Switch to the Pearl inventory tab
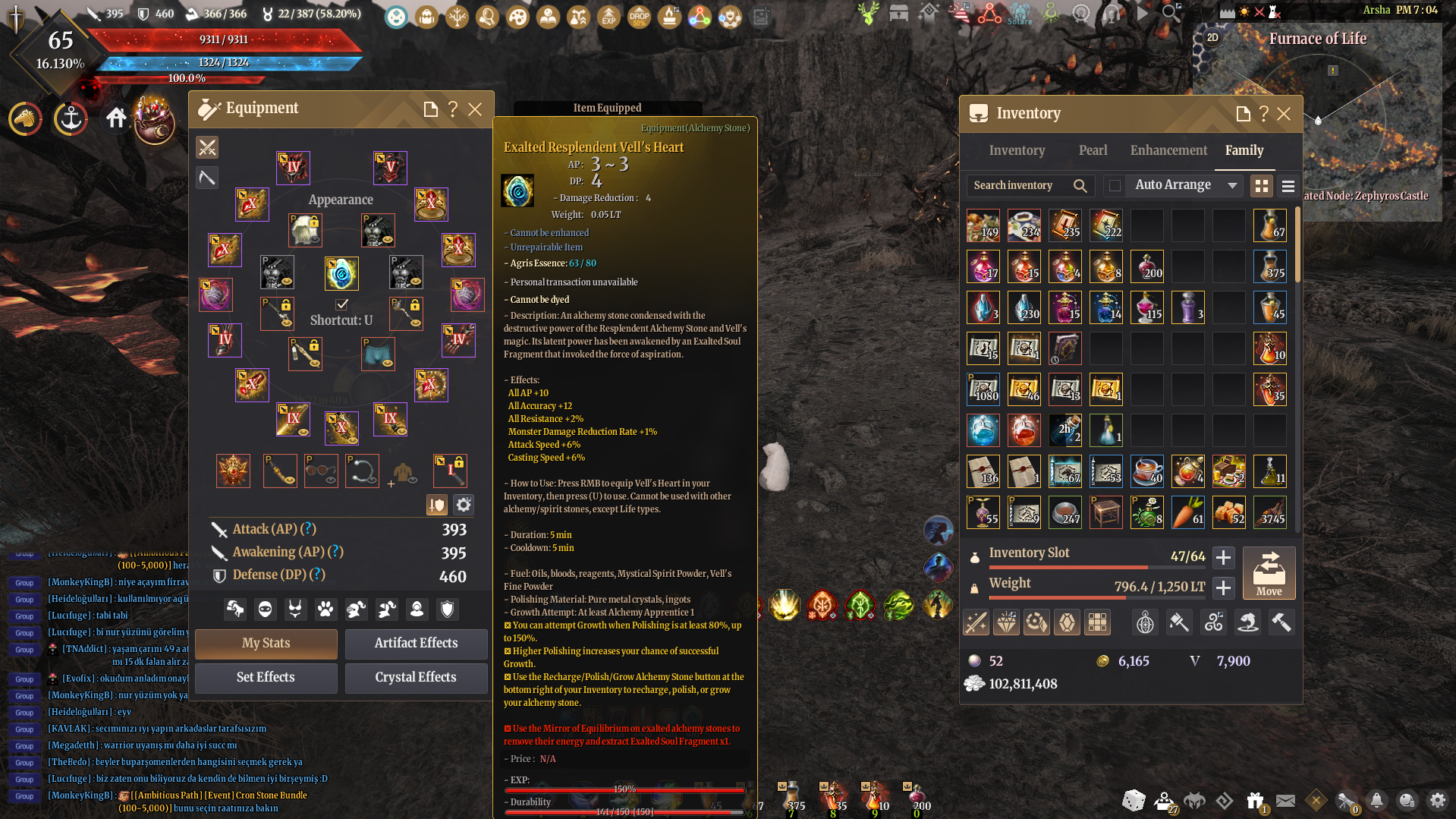1456x819 pixels. [1093, 150]
